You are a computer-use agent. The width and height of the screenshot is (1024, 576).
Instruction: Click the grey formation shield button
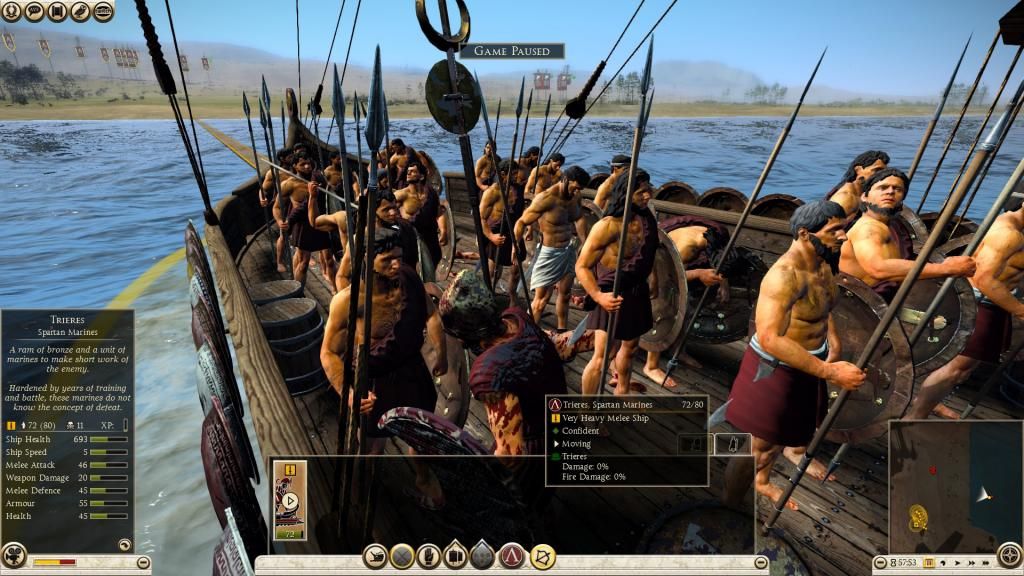click(484, 556)
